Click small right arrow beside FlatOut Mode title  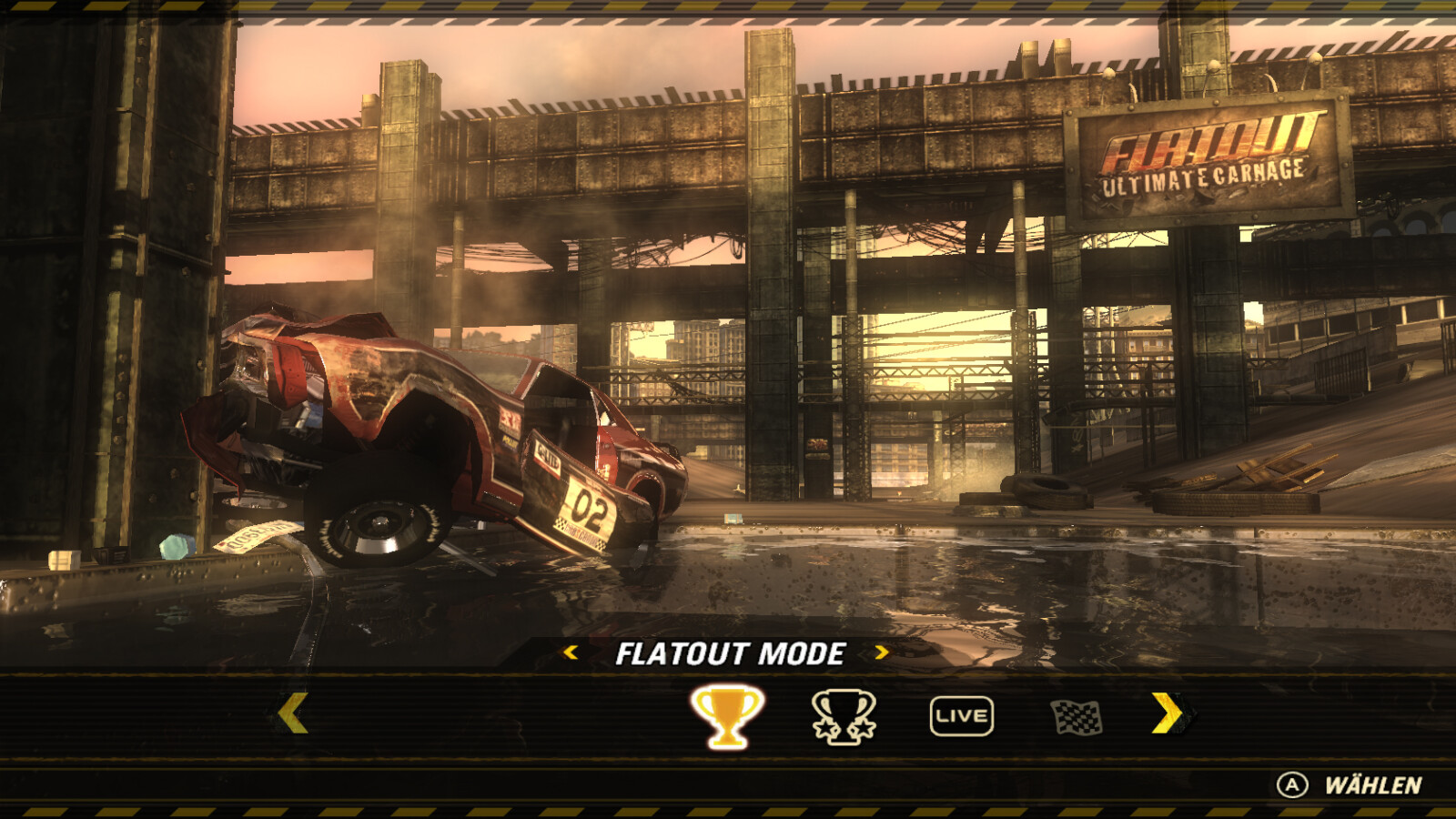point(881,652)
